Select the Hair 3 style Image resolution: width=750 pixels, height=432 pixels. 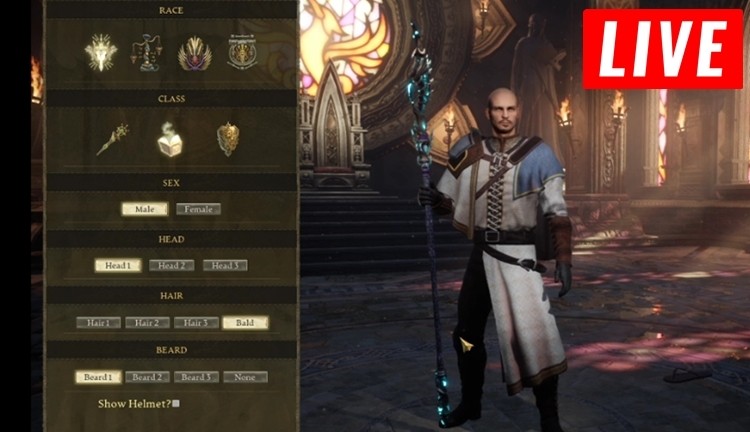coord(196,322)
